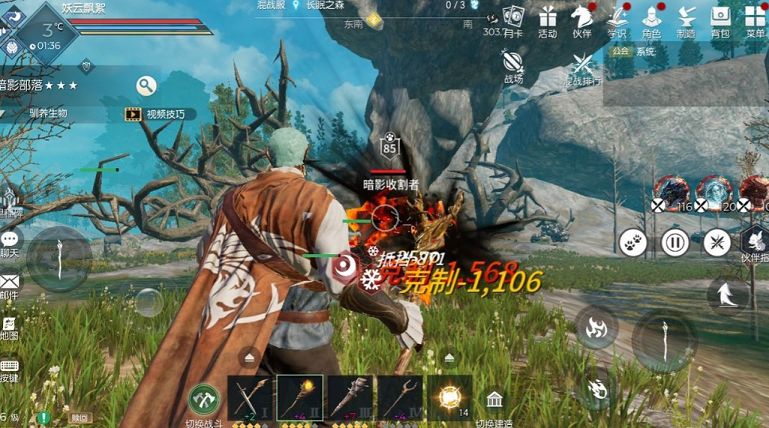This screenshot has width=769, height=428.
Task: Use the golden orb item with count 14
Action: [x=449, y=397]
